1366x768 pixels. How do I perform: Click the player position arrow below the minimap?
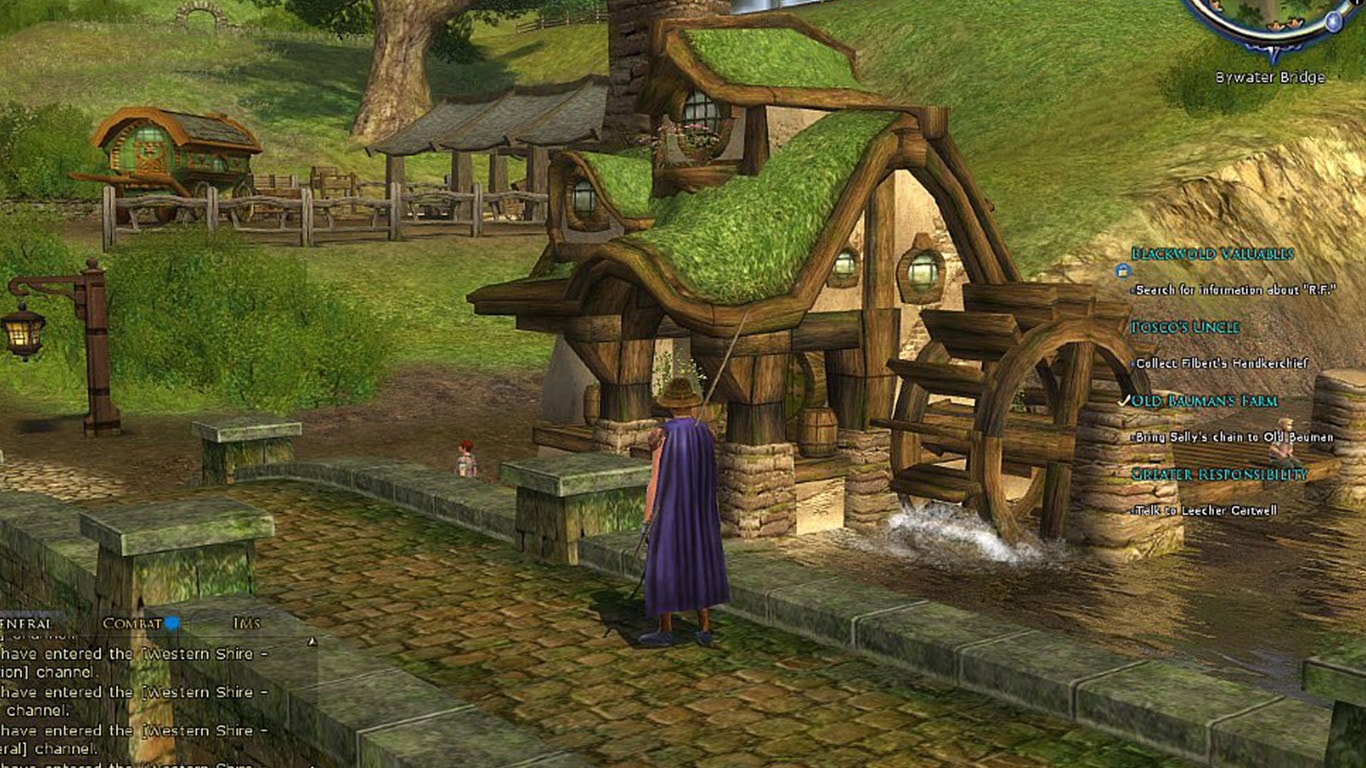pos(1271,52)
